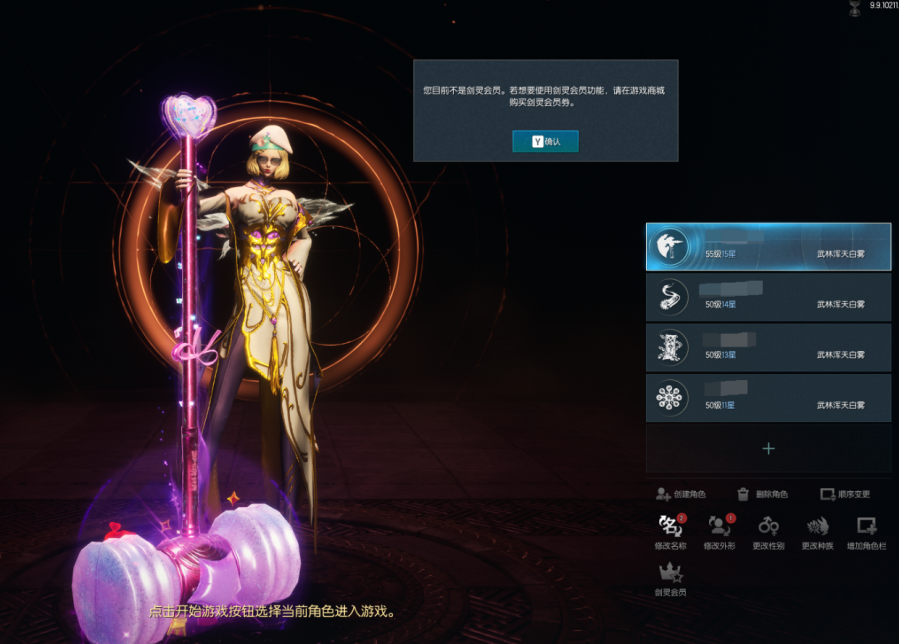900x644 pixels.
Task: Open the 剑灵会员 membership crown icon
Action: pos(669,578)
